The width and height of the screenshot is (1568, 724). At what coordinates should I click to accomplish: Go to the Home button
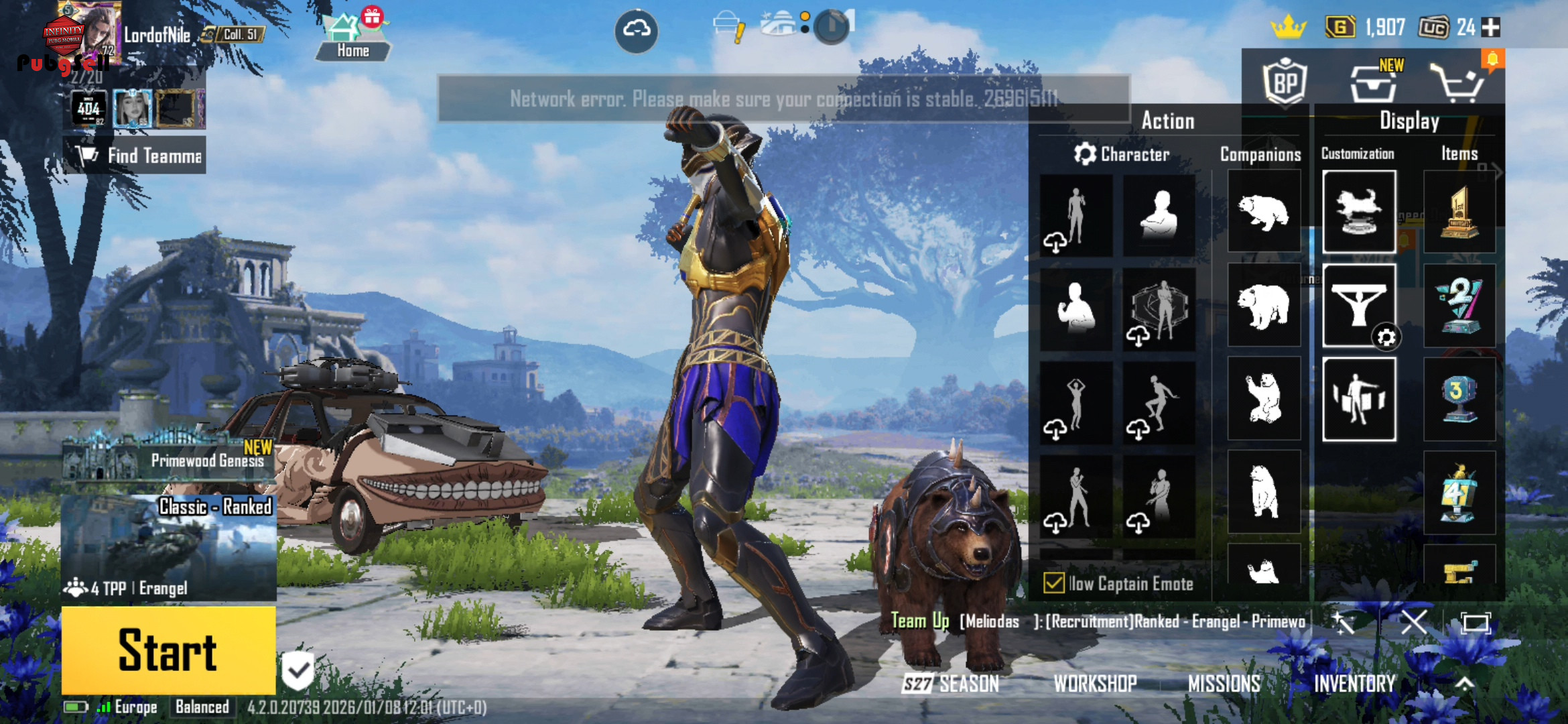click(352, 39)
